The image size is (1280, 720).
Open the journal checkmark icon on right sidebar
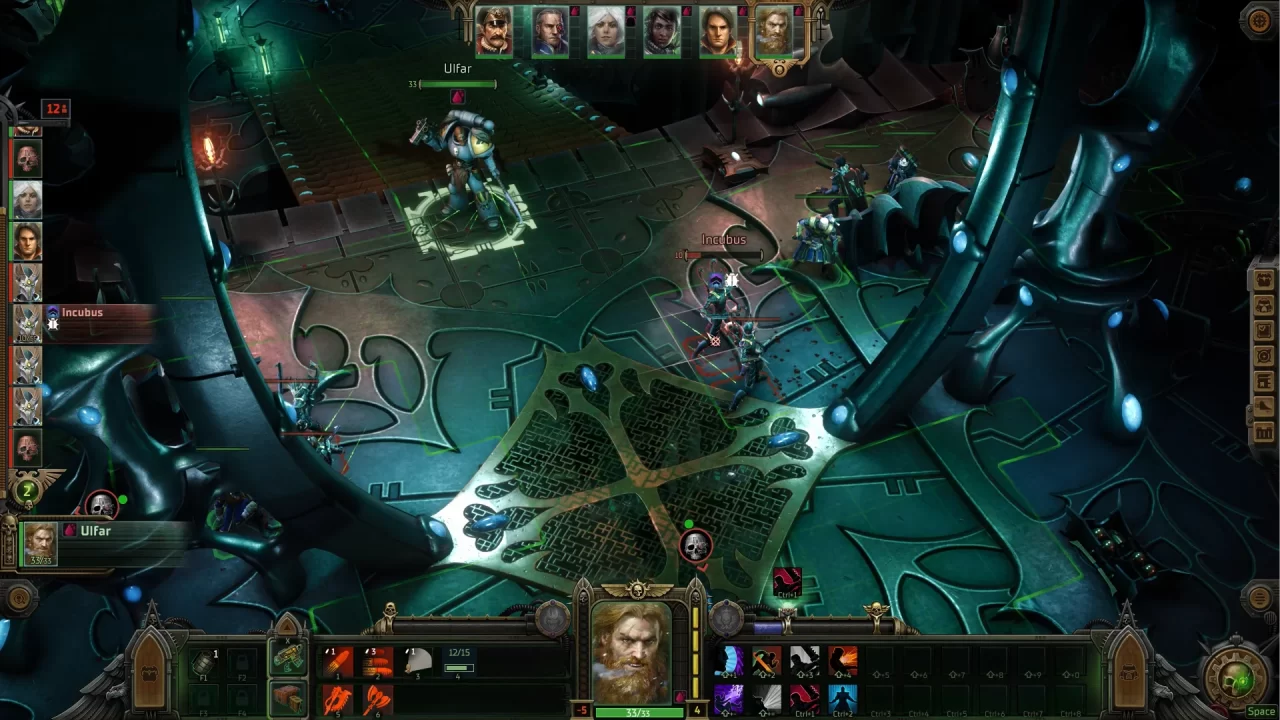[1262, 332]
